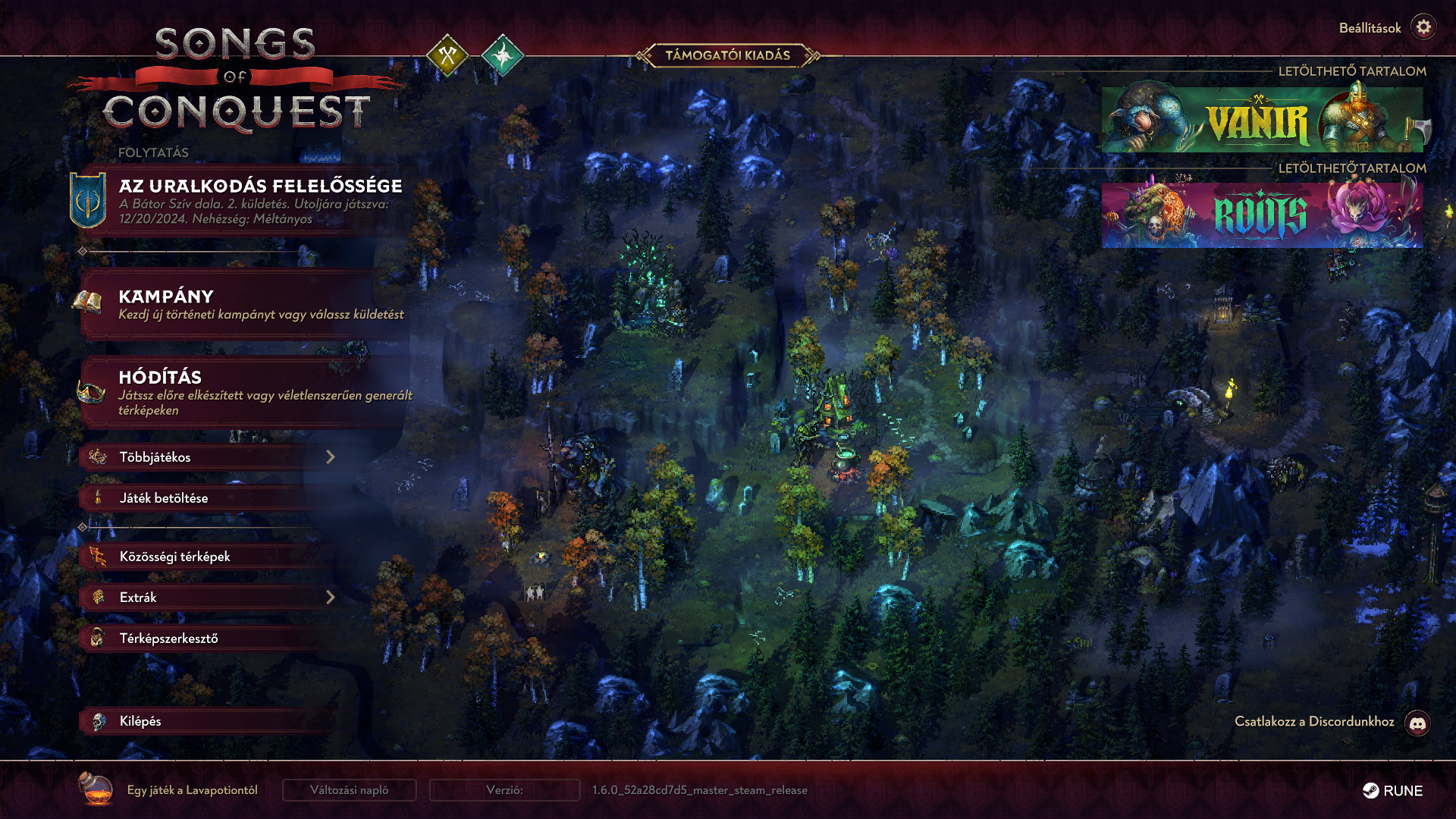1456x819 pixels.
Task: View the Vanir downloadable content banner
Action: [1262, 120]
